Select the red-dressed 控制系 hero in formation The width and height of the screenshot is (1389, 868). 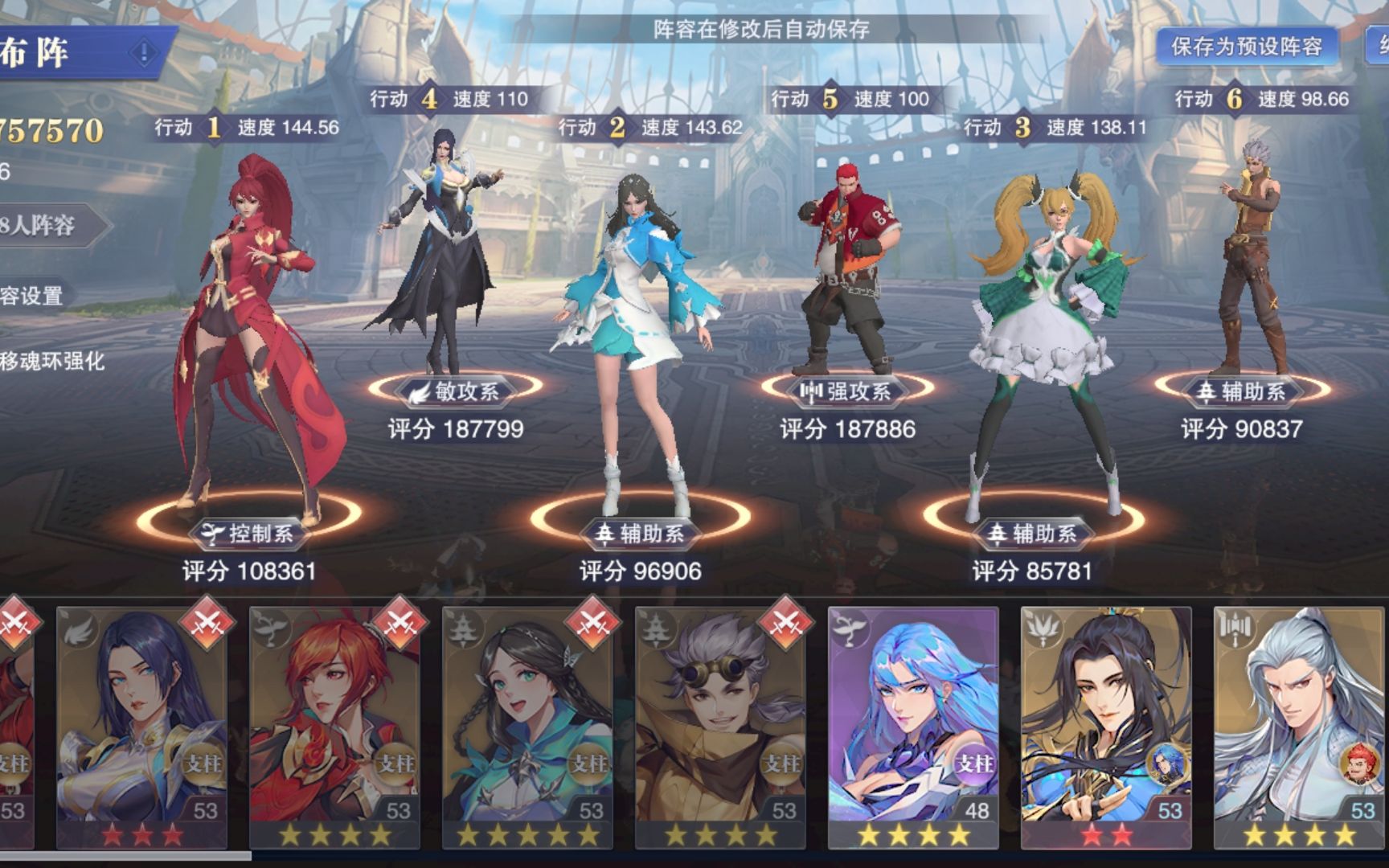pyautogui.click(x=249, y=338)
